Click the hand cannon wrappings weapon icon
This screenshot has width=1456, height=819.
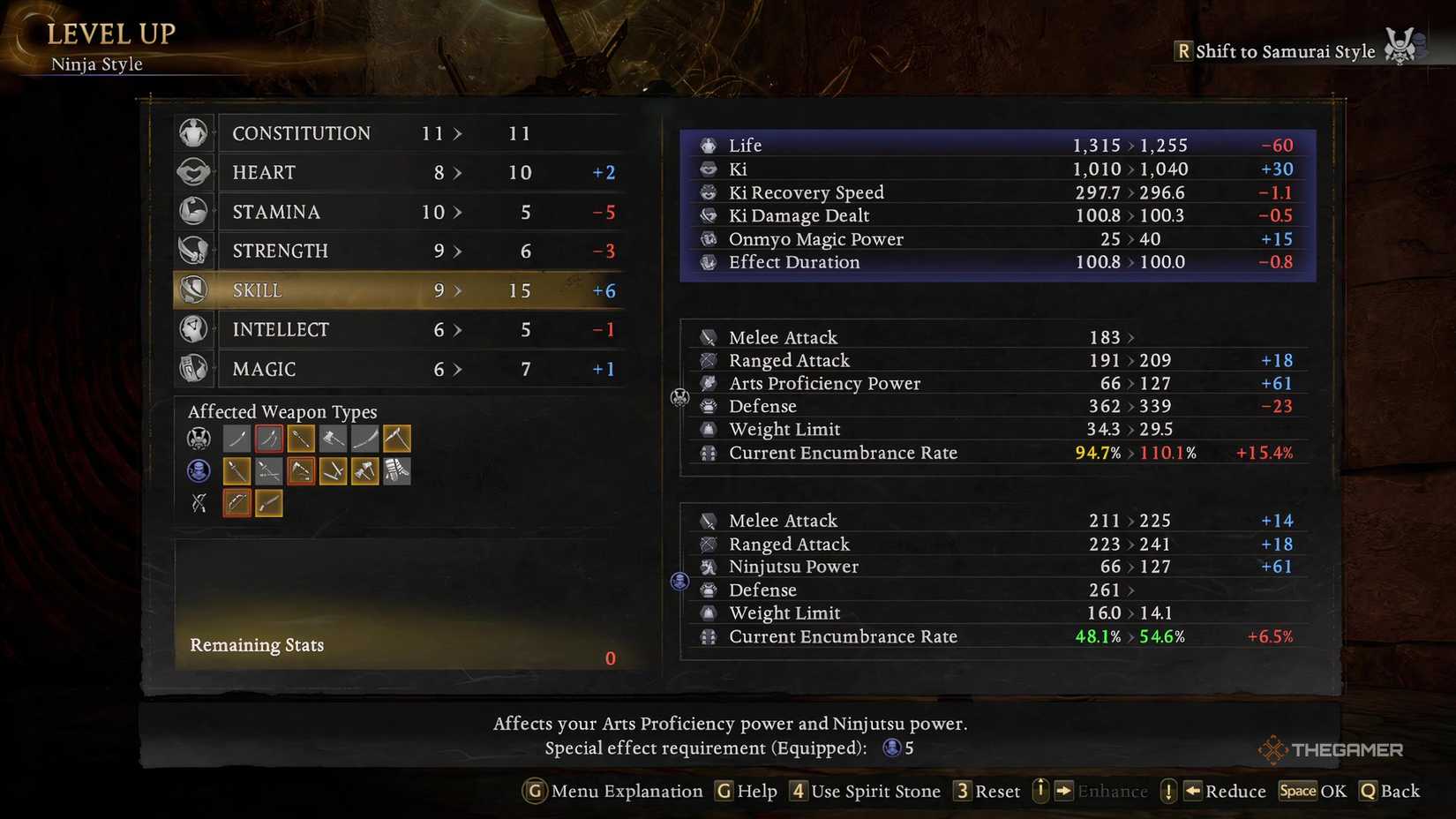click(397, 470)
